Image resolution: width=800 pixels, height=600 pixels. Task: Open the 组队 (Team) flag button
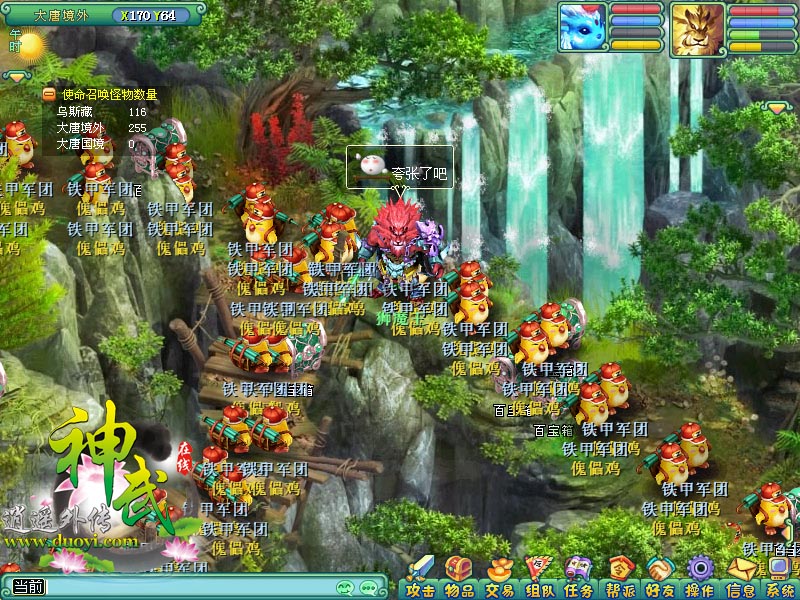(540, 579)
